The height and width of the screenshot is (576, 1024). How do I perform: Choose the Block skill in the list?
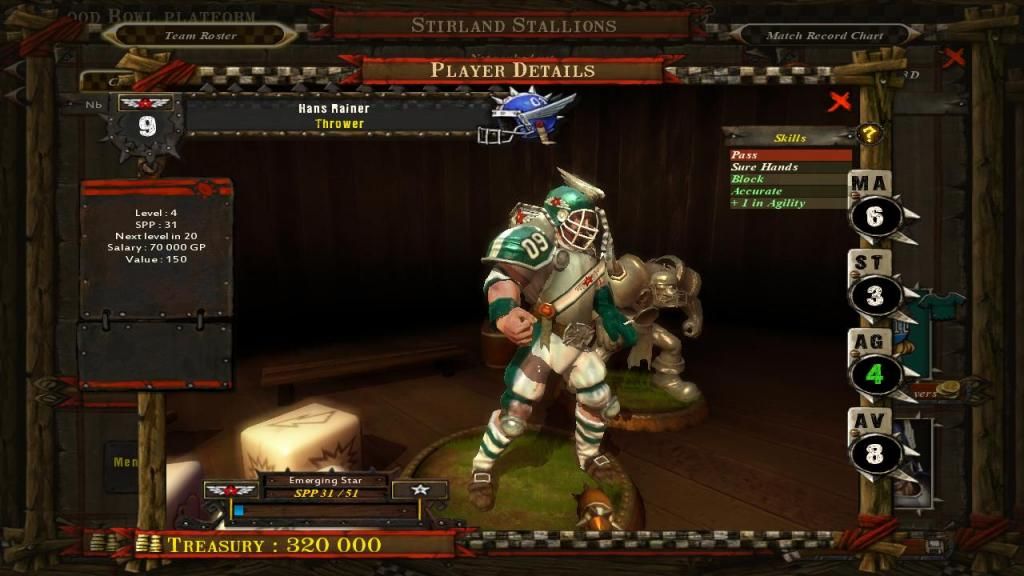[x=790, y=179]
